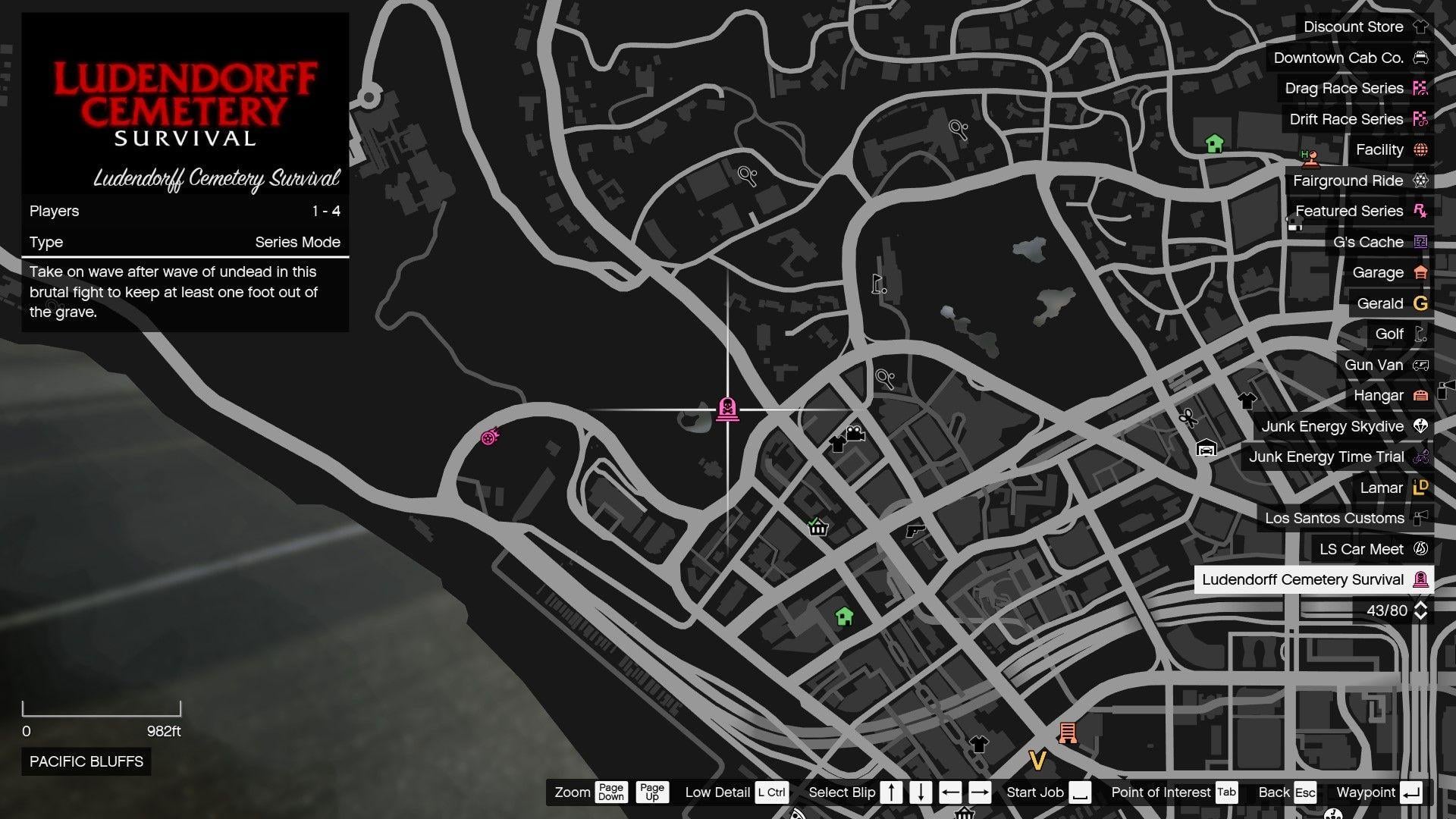Select the orange office building icon near the V marker
This screenshot has height=819, width=1456.
pos(1068,733)
